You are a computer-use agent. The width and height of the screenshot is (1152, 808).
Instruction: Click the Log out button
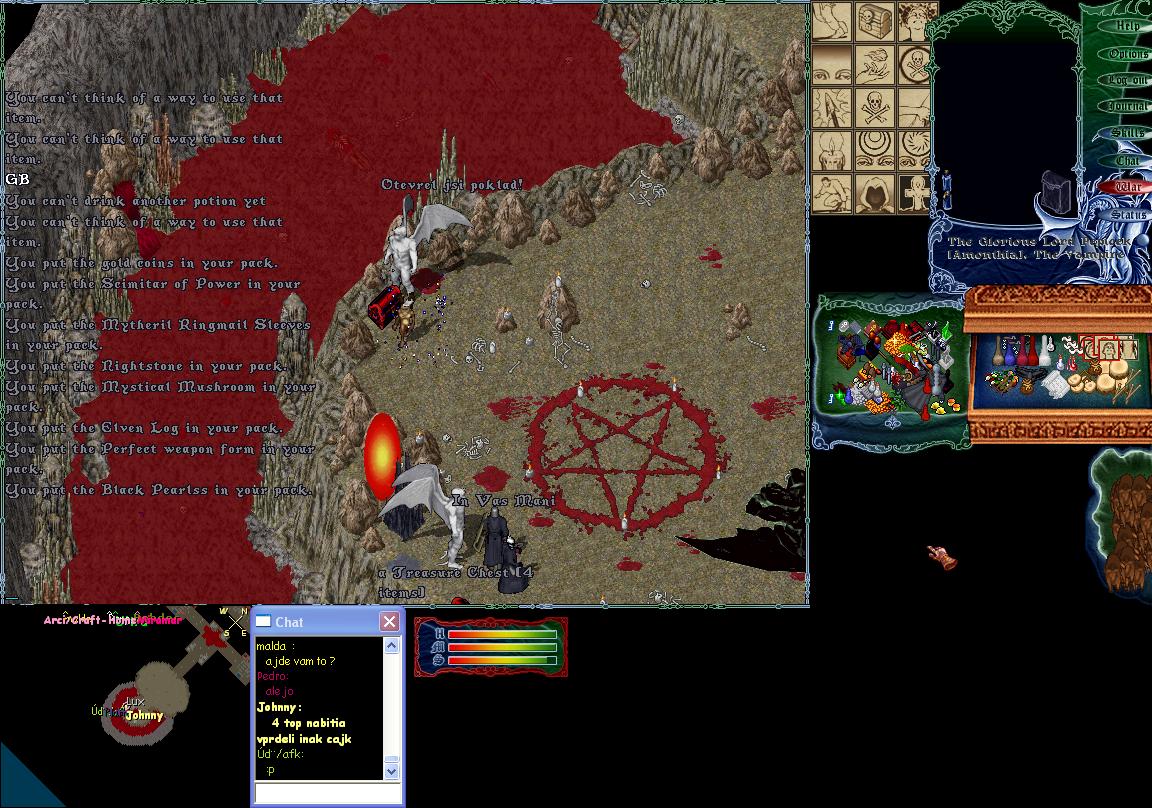click(x=1127, y=80)
